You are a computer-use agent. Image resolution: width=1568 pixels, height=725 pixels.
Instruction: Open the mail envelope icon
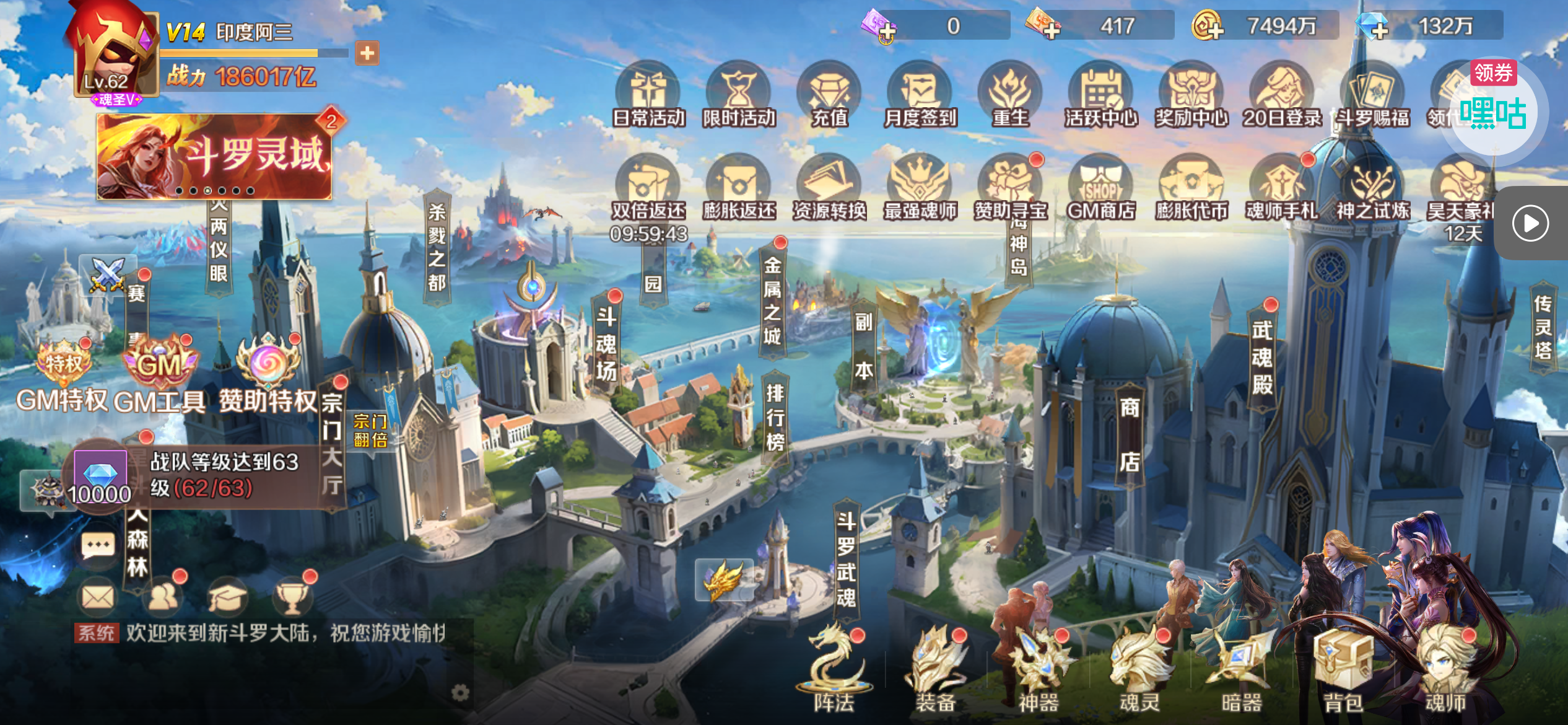(98, 597)
